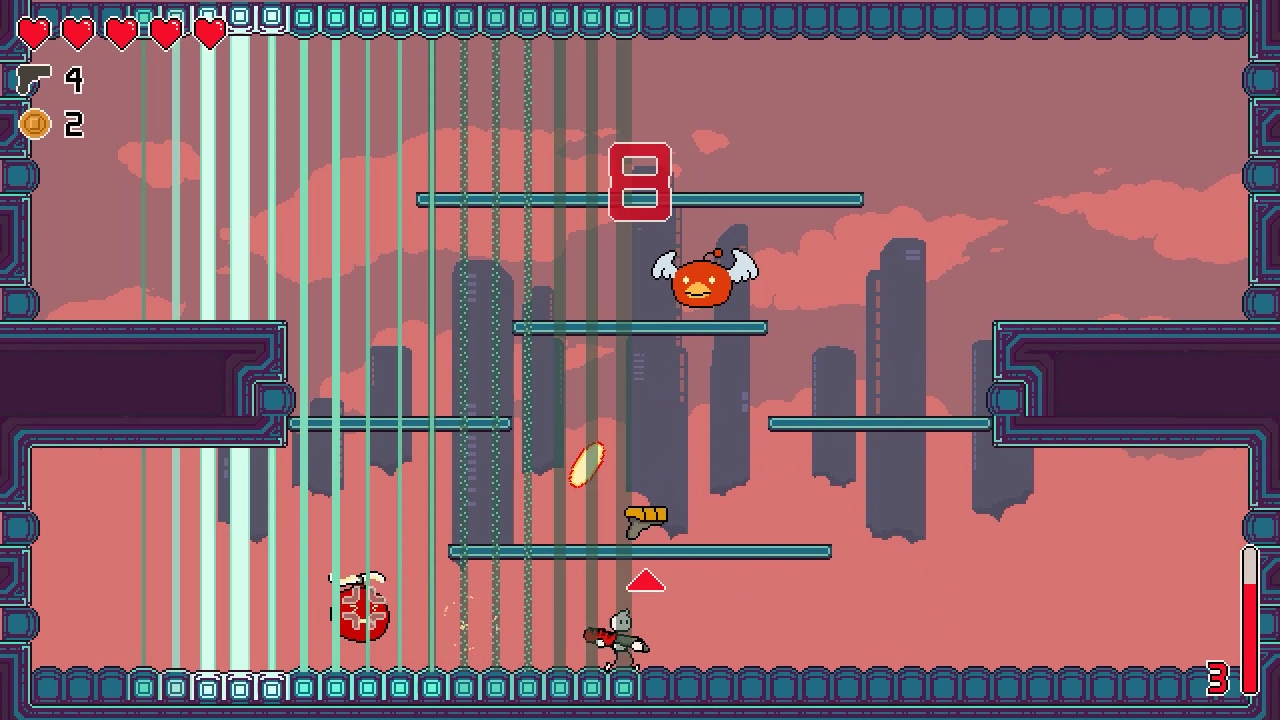
Task: Toggle the fourth heart icon
Action: tap(165, 33)
